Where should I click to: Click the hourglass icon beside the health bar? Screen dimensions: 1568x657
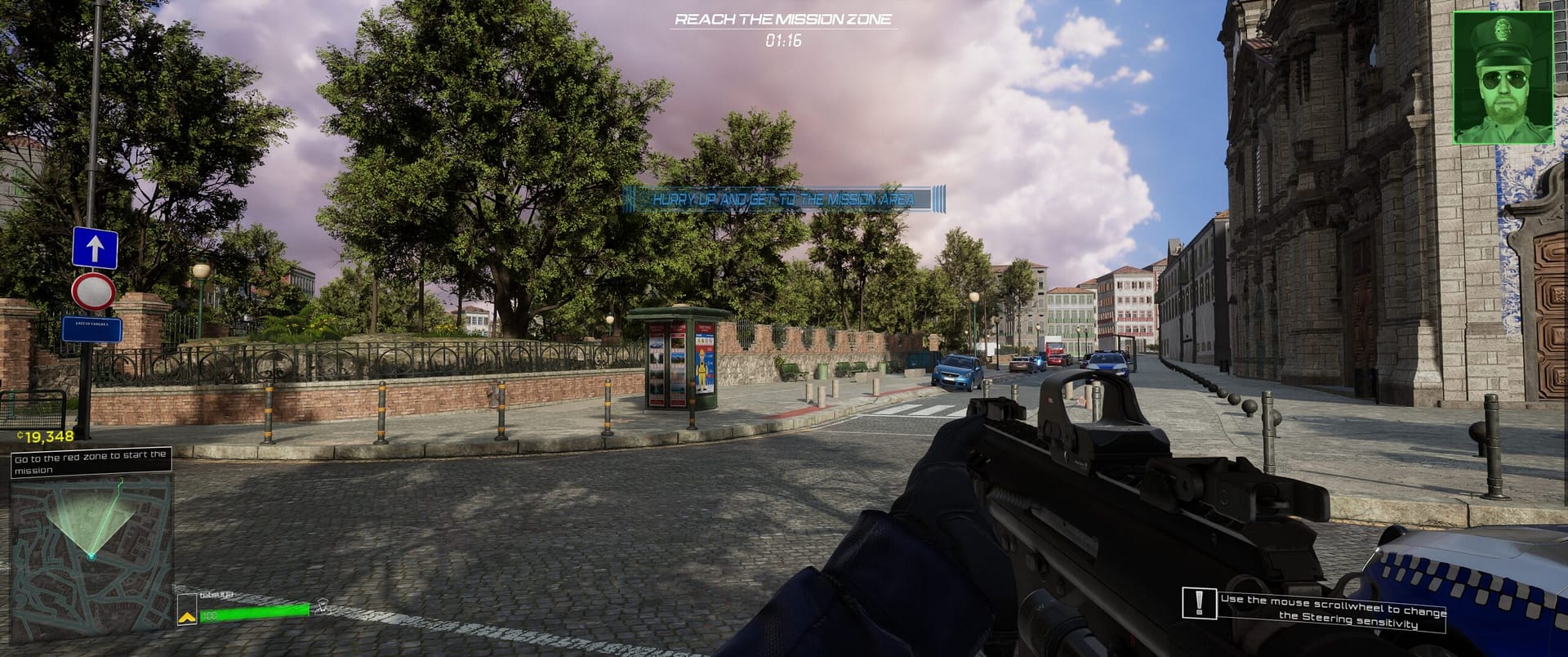(321, 608)
